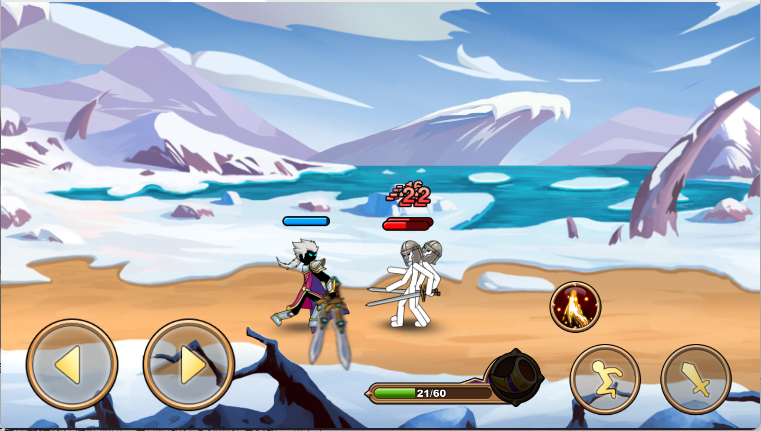
Task: Attack with the sword button
Action: coord(696,379)
